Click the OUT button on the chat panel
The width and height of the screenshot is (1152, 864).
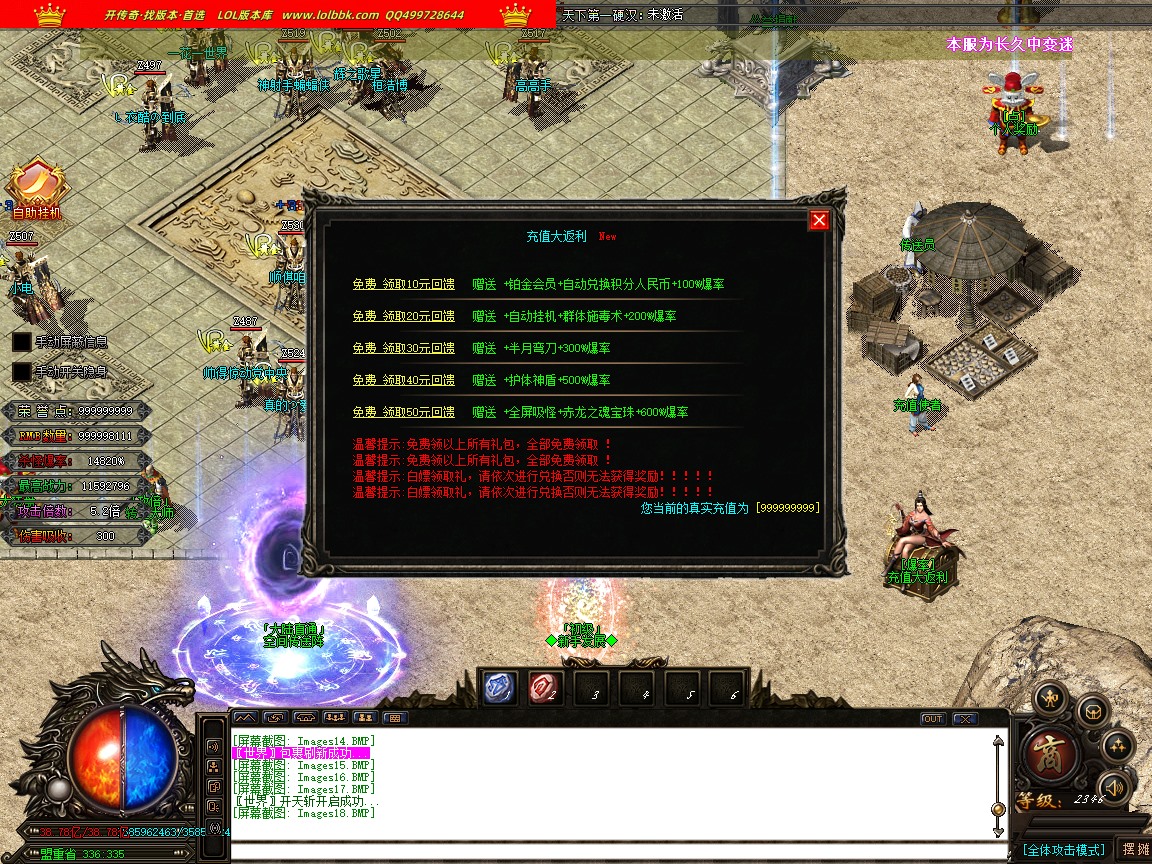(x=932, y=718)
